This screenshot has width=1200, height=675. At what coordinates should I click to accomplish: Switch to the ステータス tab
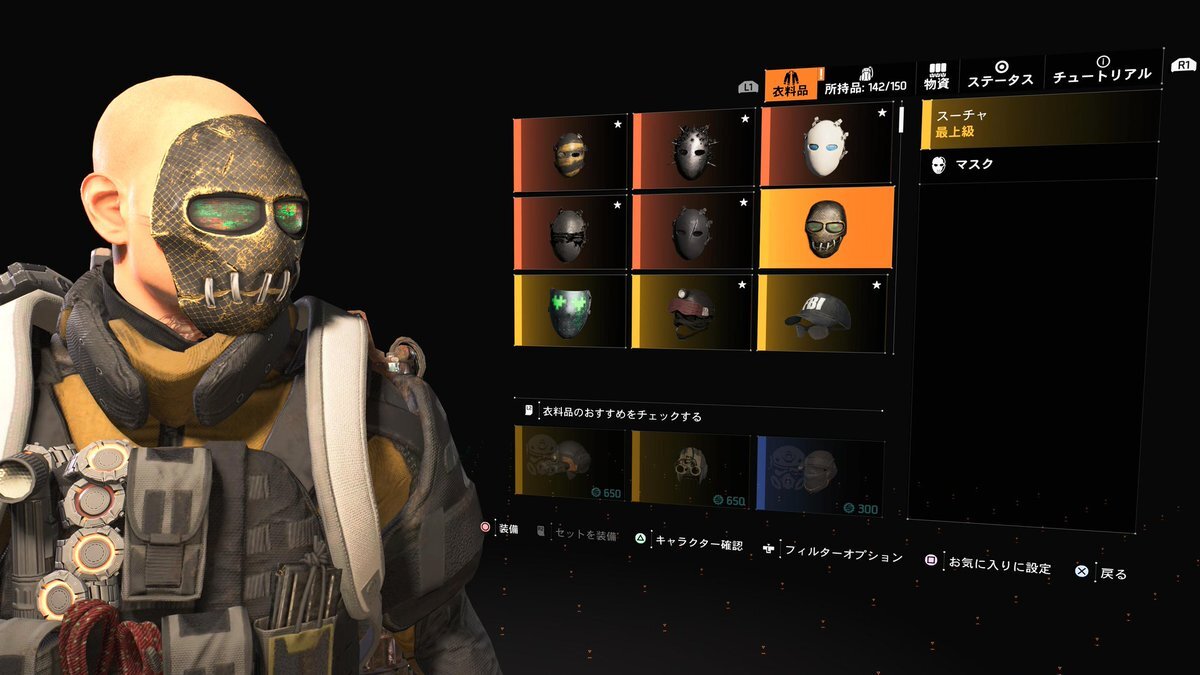(1001, 76)
